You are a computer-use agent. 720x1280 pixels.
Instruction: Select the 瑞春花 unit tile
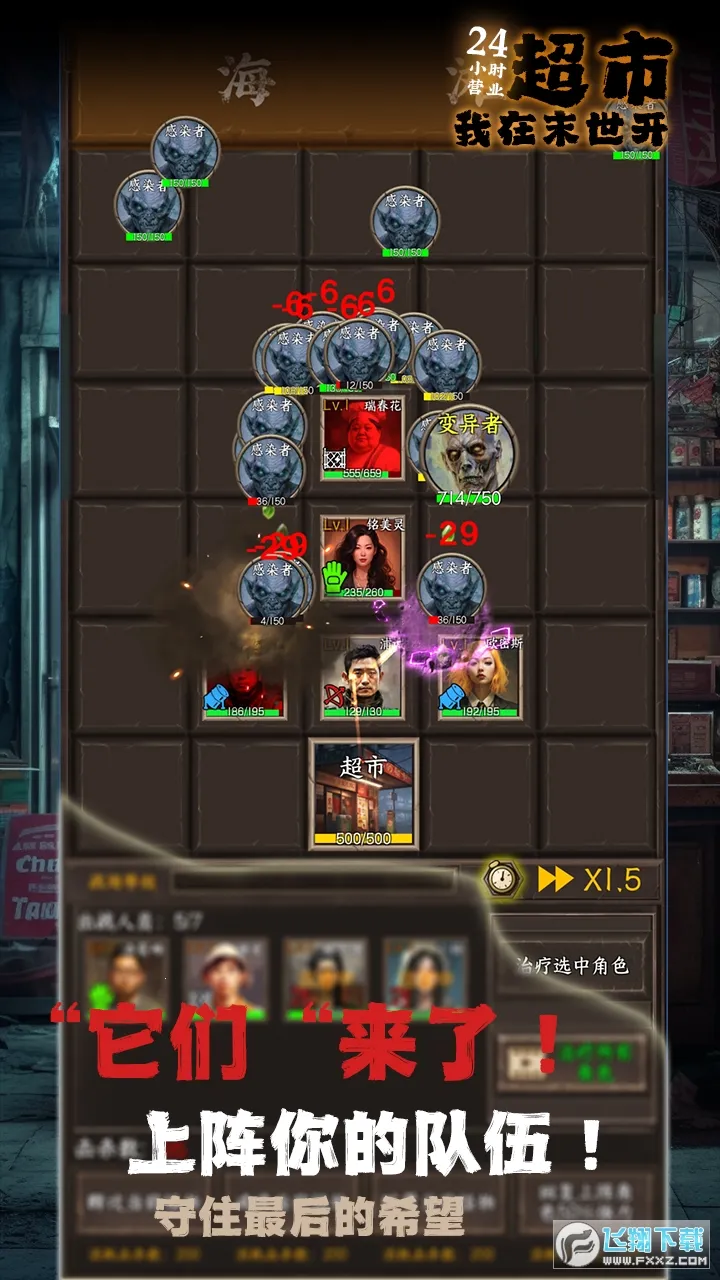362,437
